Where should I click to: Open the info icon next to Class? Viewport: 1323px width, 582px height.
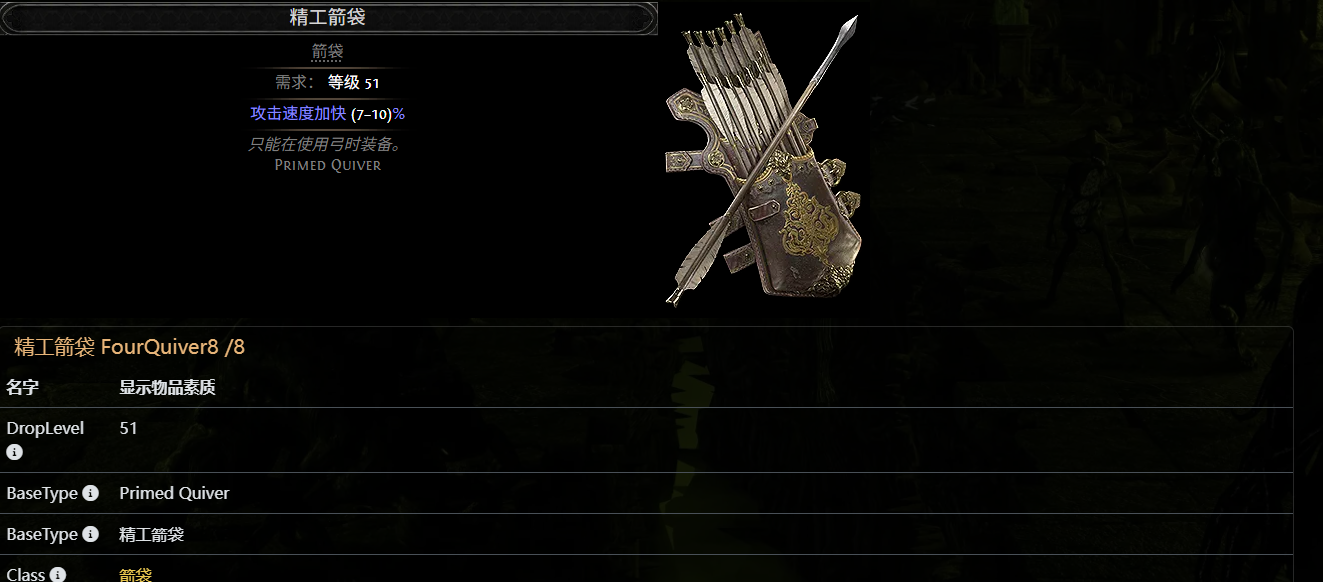[x=58, y=575]
